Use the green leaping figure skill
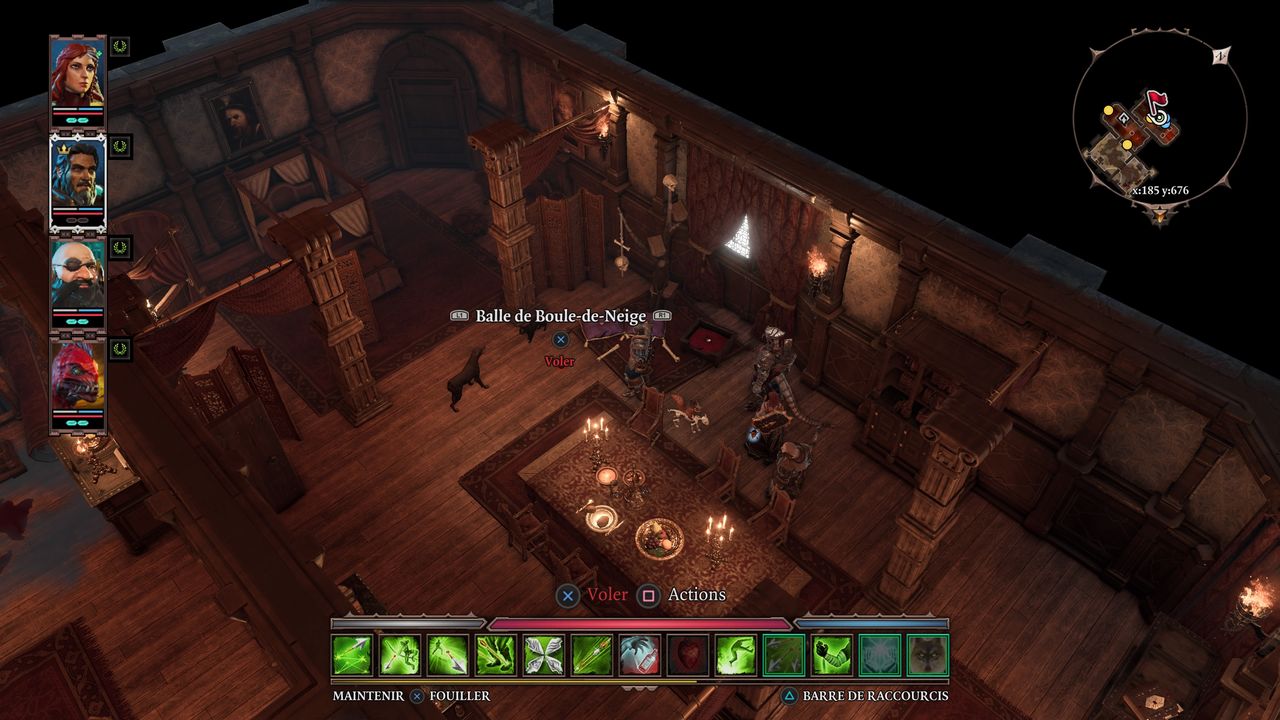This screenshot has height=720, width=1280. [736, 655]
